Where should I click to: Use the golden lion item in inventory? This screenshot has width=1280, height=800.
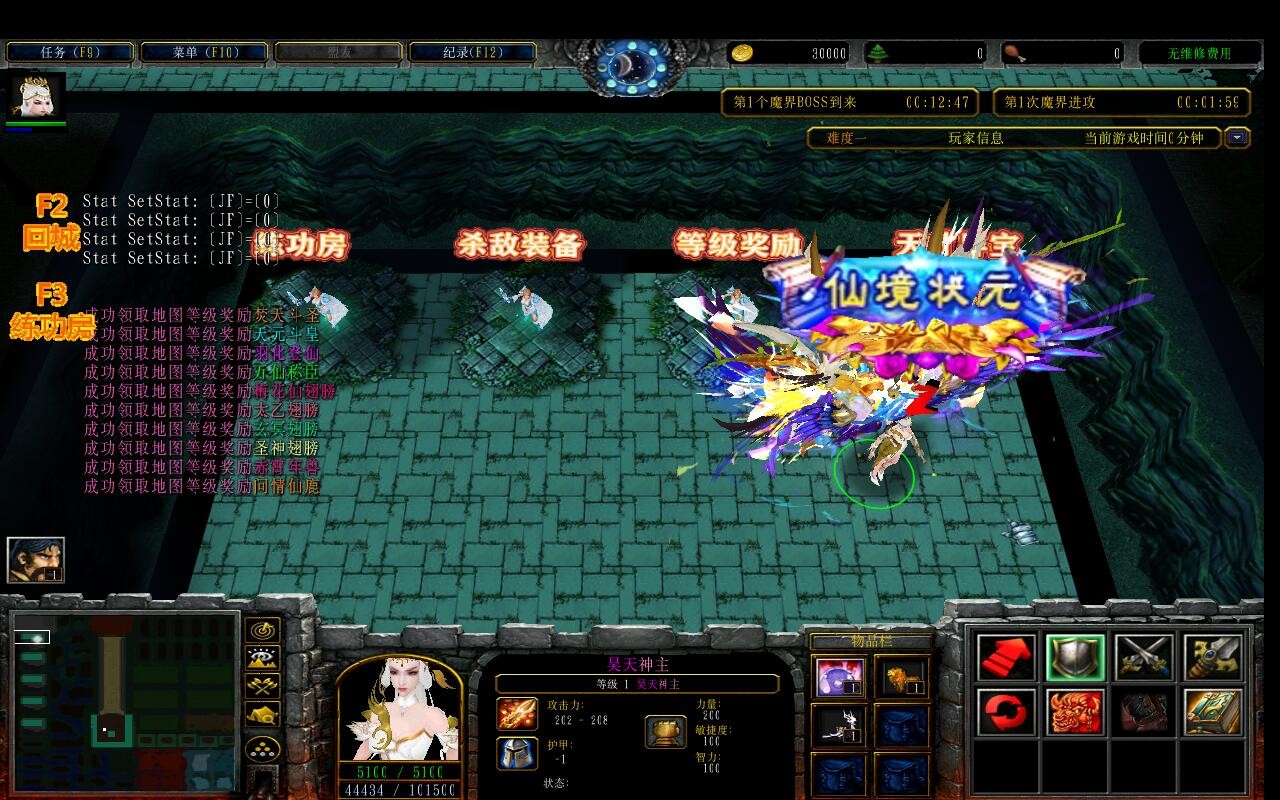click(902, 677)
